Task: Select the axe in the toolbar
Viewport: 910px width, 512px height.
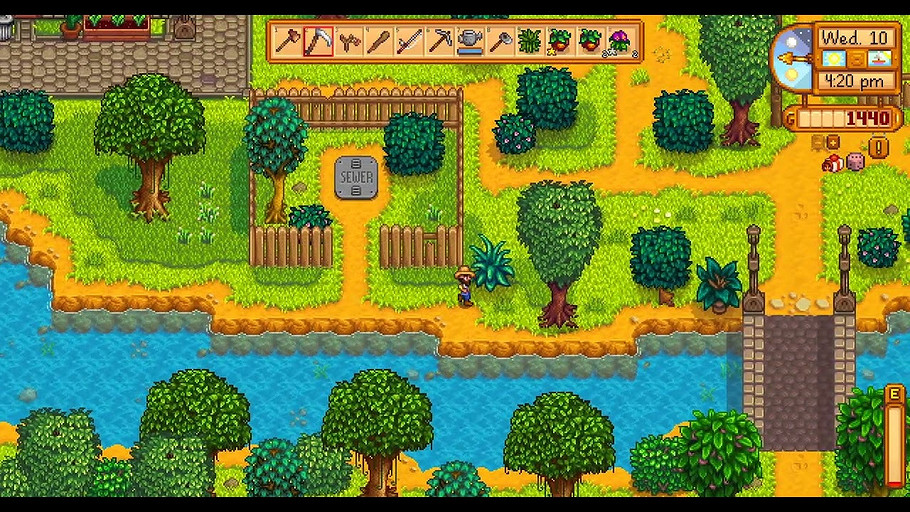Action: tap(288, 42)
